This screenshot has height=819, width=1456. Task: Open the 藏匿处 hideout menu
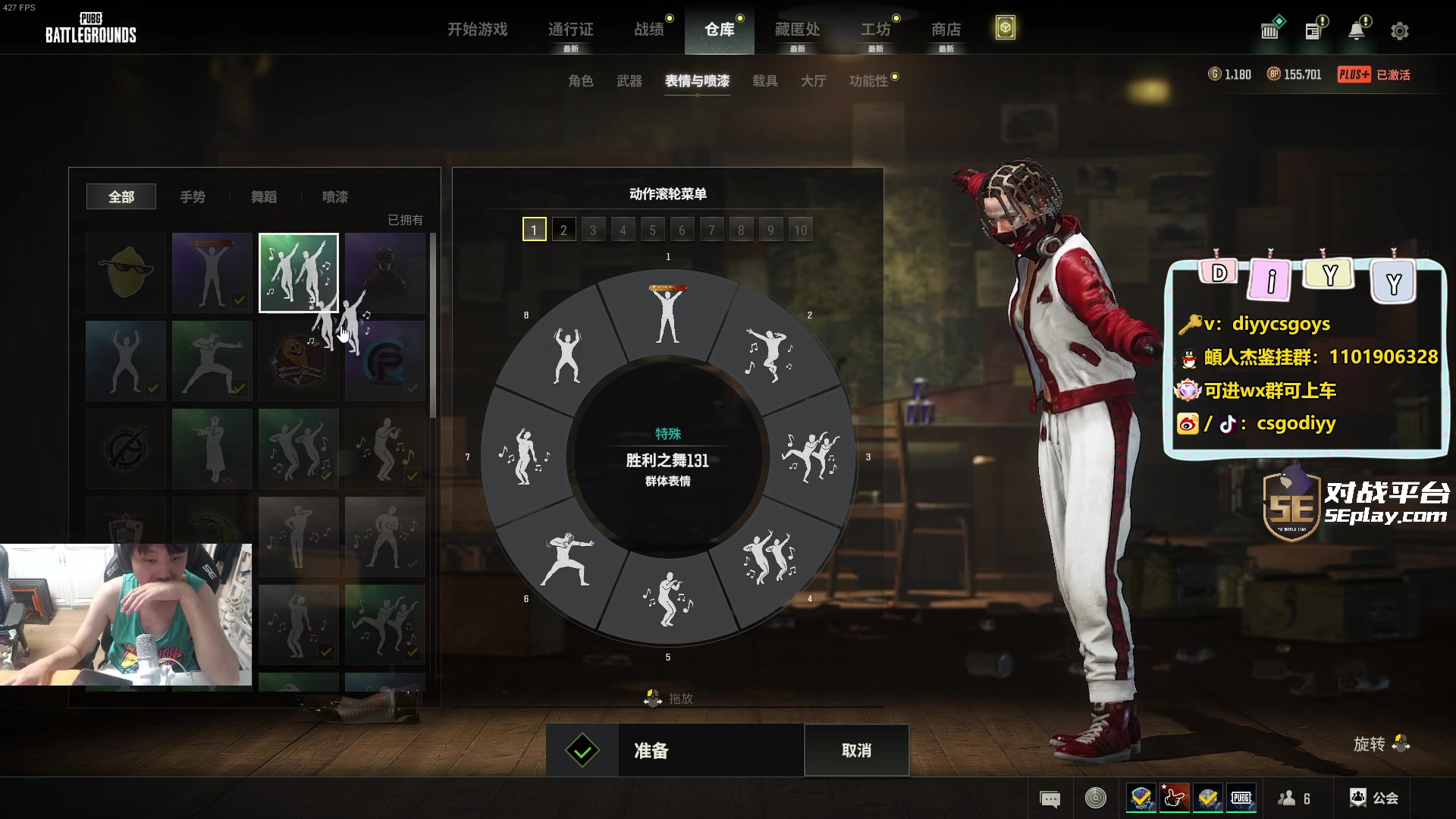797,30
